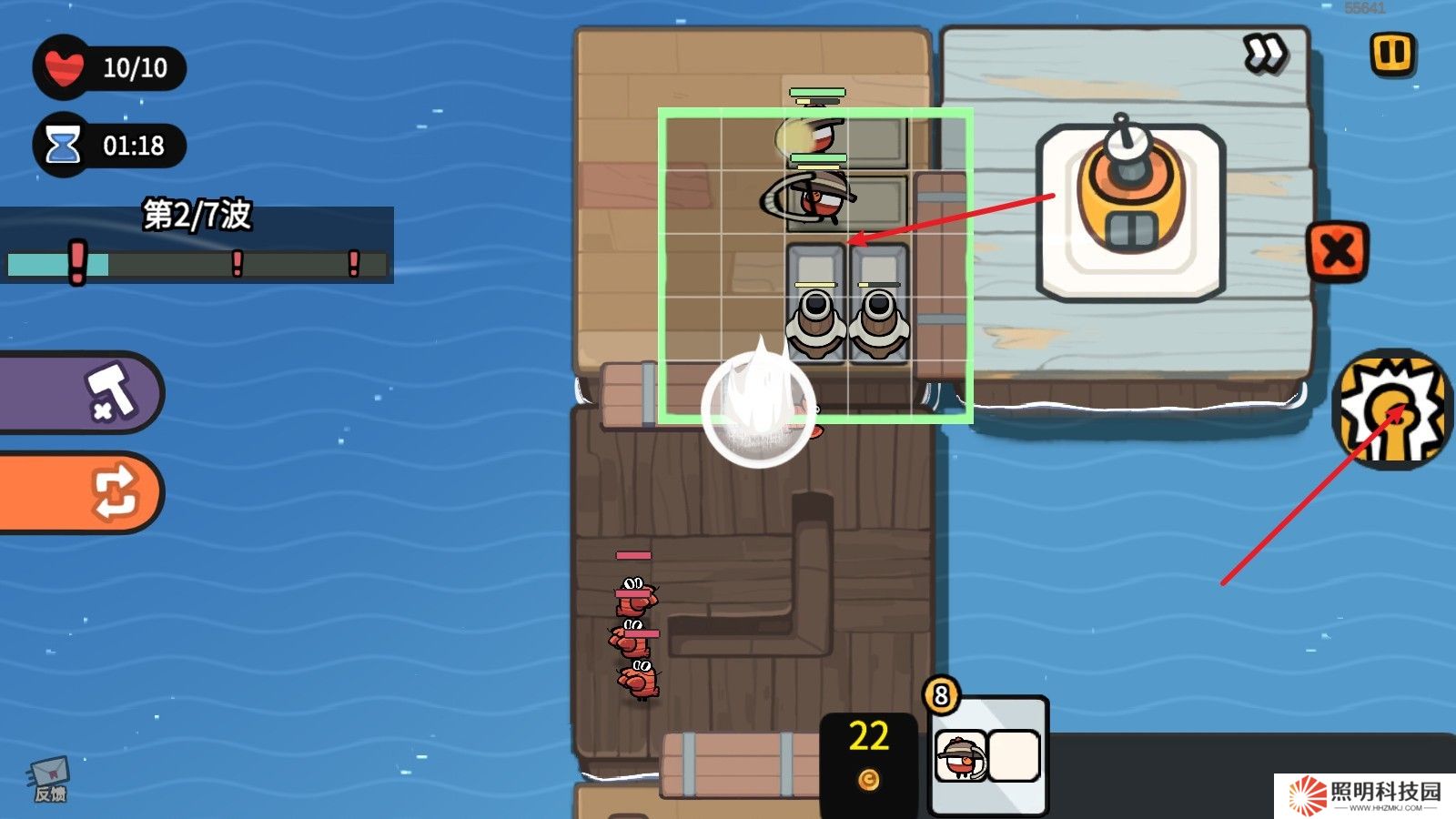Activate the yellow spiky key ability button

1392,409
